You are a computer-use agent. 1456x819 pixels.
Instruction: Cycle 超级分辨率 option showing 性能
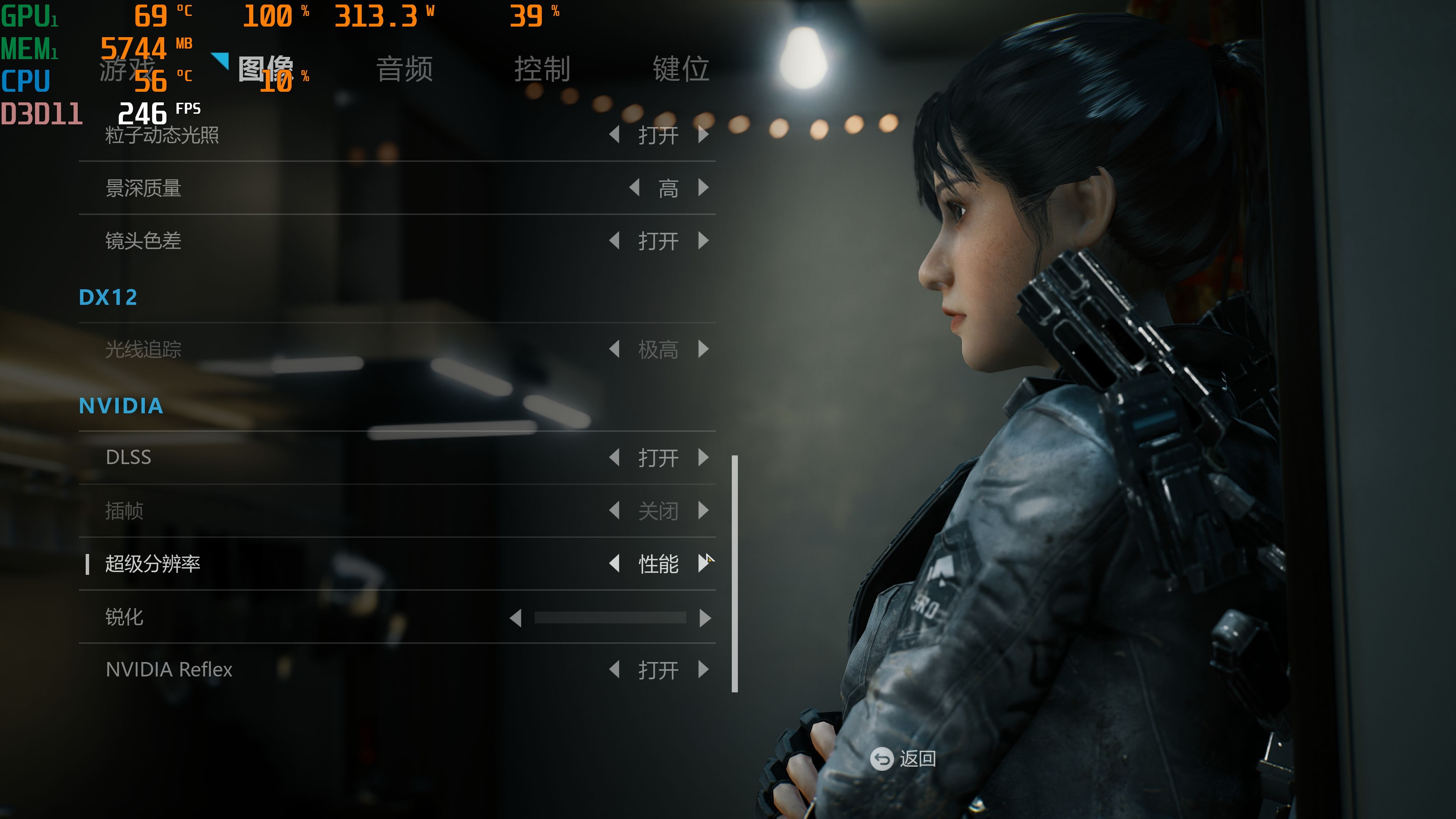pos(659,564)
